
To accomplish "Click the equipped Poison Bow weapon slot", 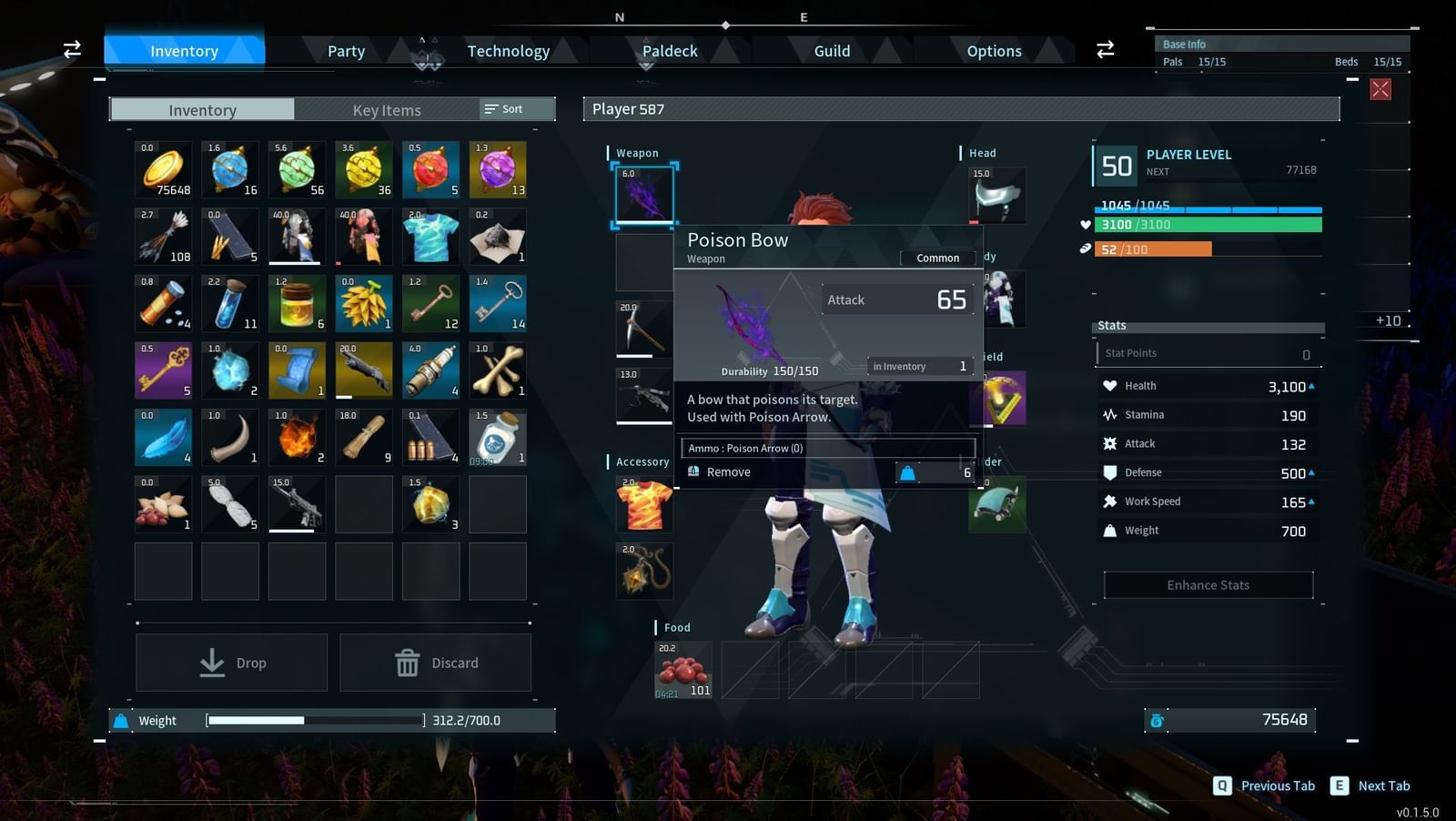I will tap(644, 194).
